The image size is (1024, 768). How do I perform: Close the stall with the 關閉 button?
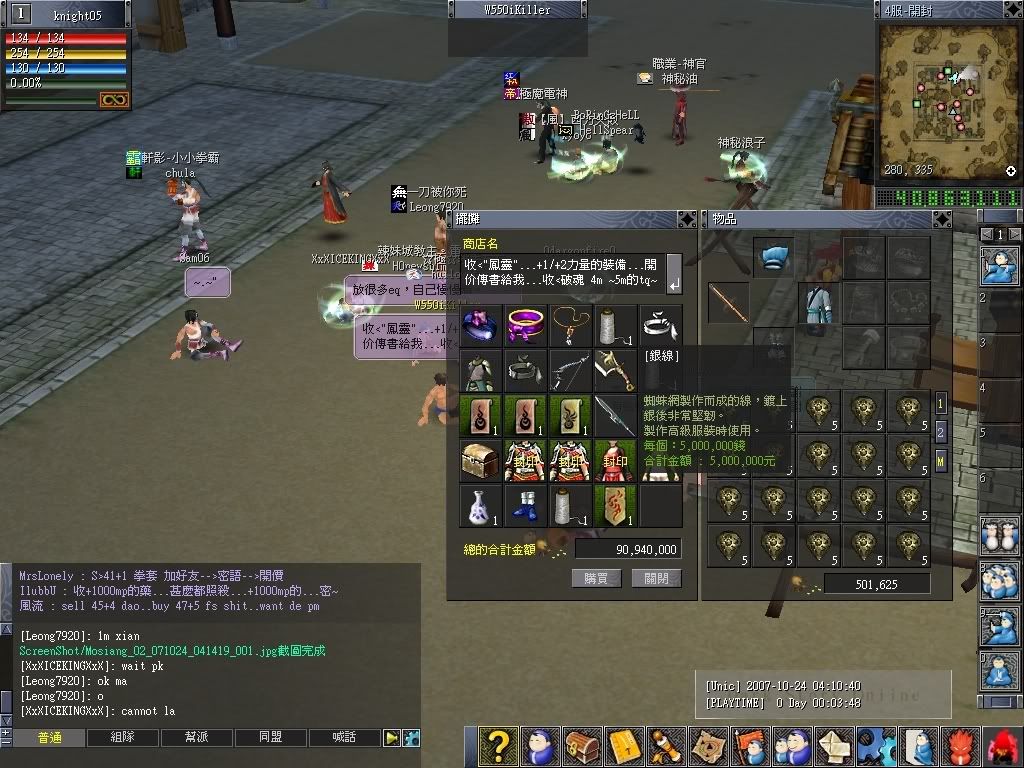656,578
